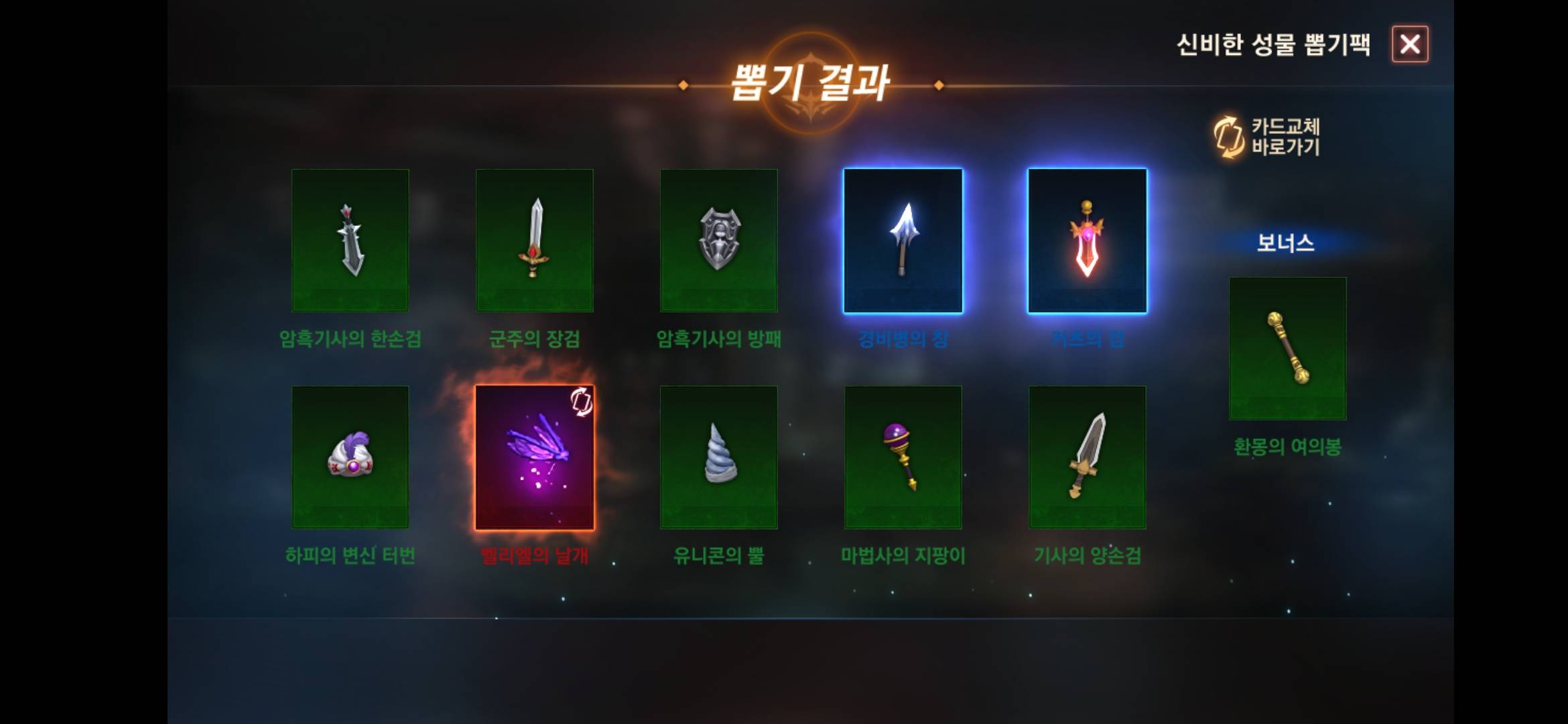The image size is (1568, 724).
Task: Tap the 벨리엘의 날개 red name text
Action: click(534, 556)
